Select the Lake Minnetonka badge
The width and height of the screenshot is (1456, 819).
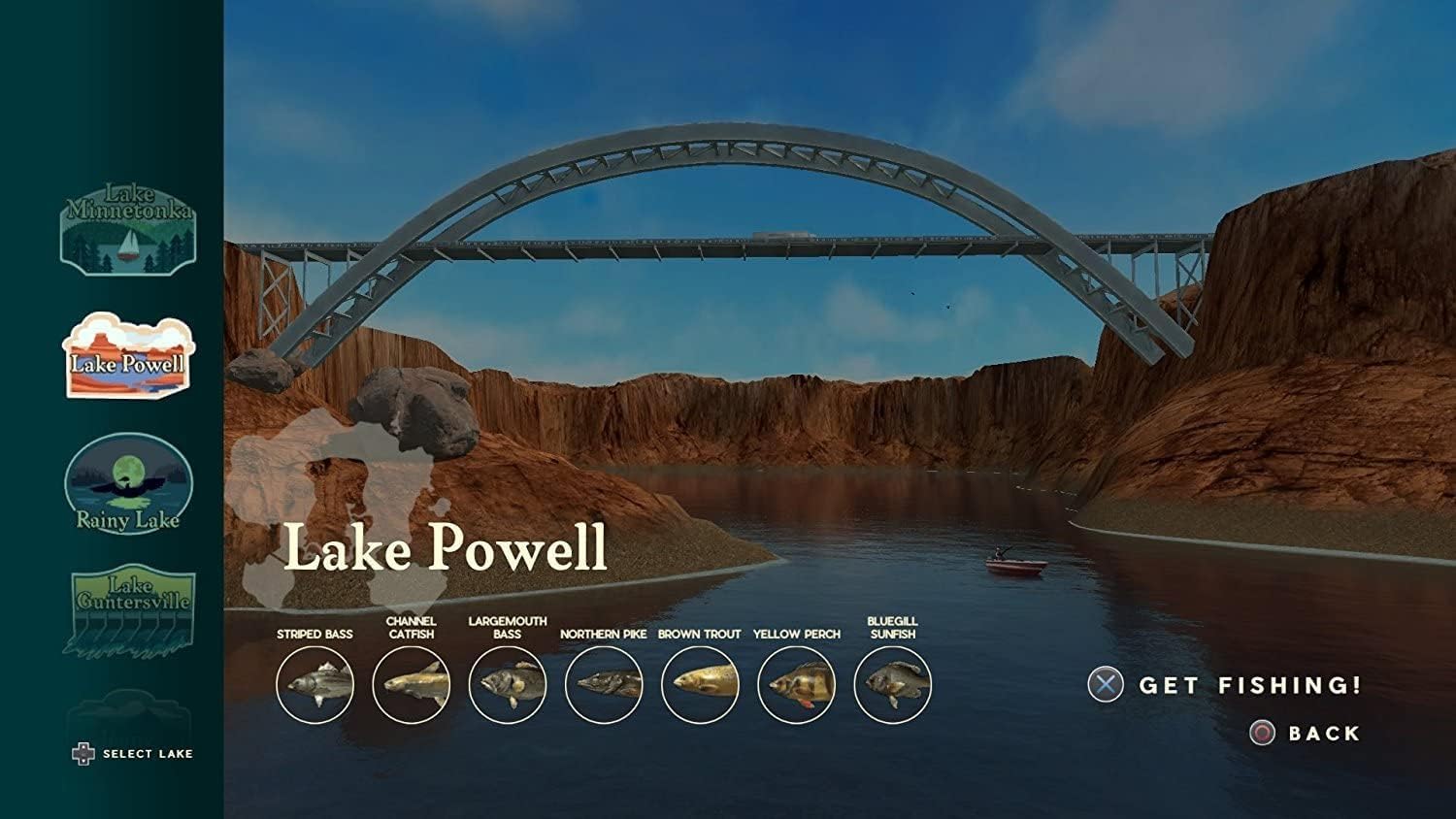[128, 229]
